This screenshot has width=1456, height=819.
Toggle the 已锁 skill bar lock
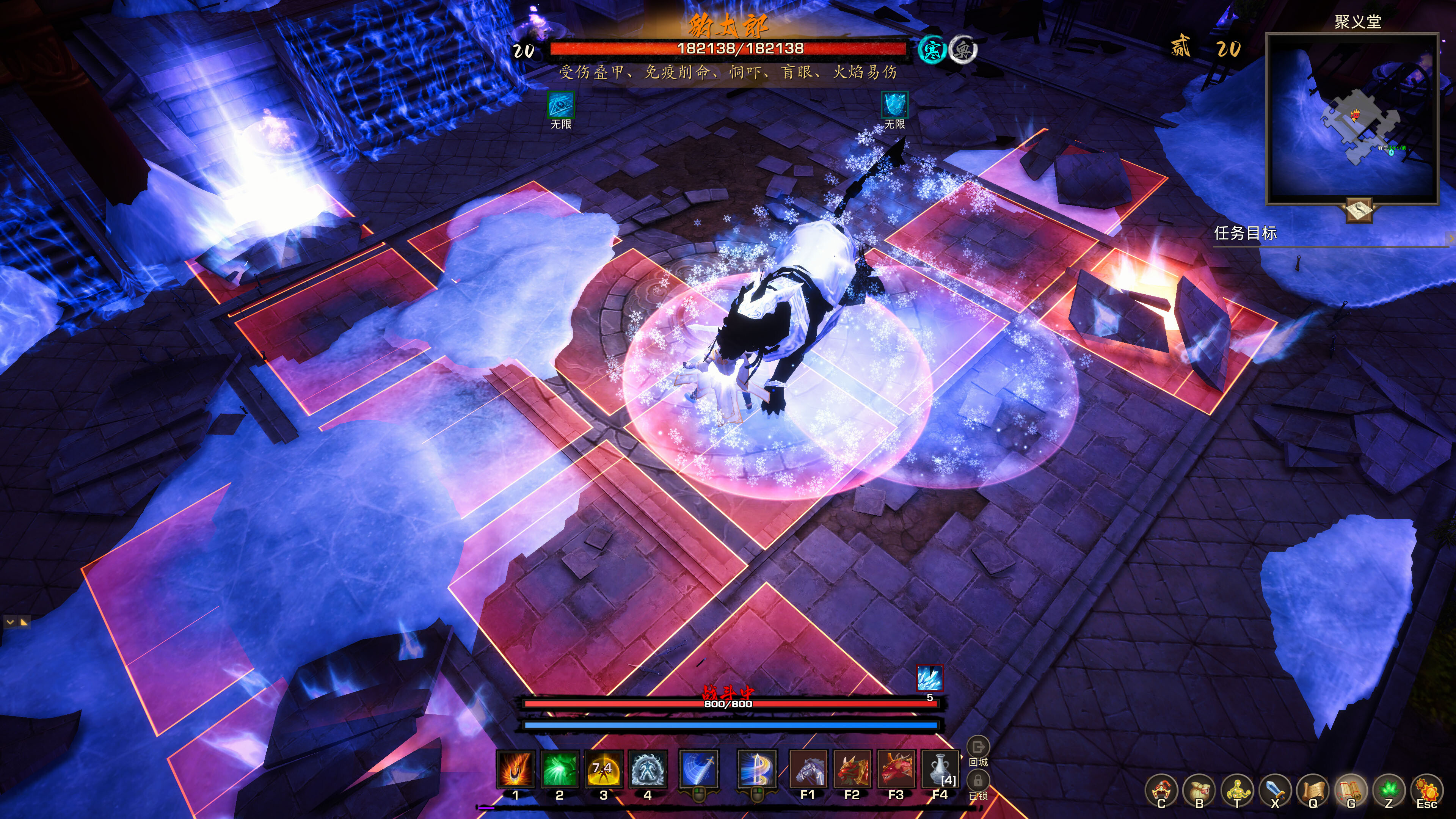(979, 781)
